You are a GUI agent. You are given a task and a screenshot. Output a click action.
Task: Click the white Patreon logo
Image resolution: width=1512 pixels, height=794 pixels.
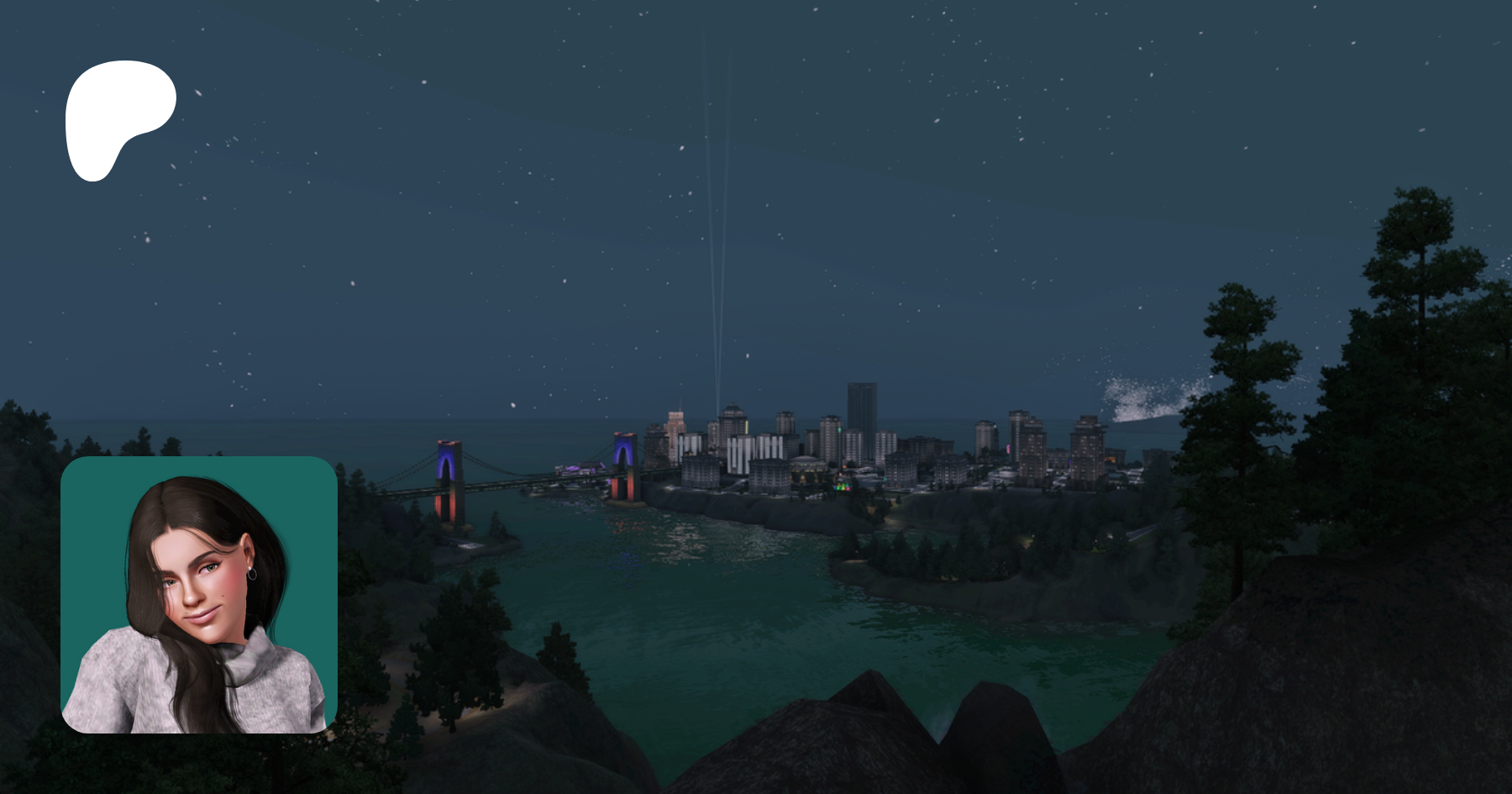118,113
